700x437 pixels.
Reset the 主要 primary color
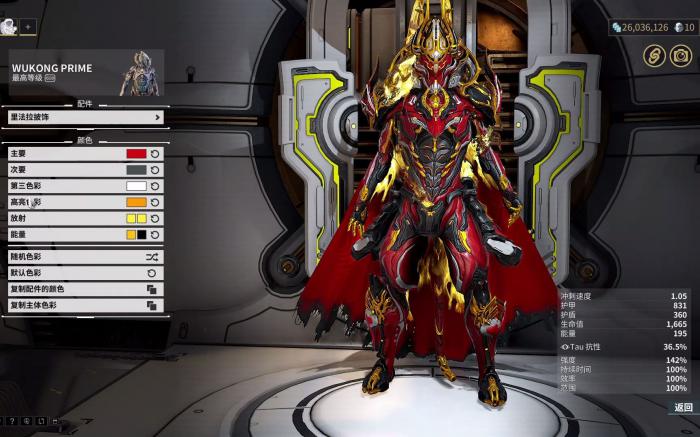[x=156, y=154]
